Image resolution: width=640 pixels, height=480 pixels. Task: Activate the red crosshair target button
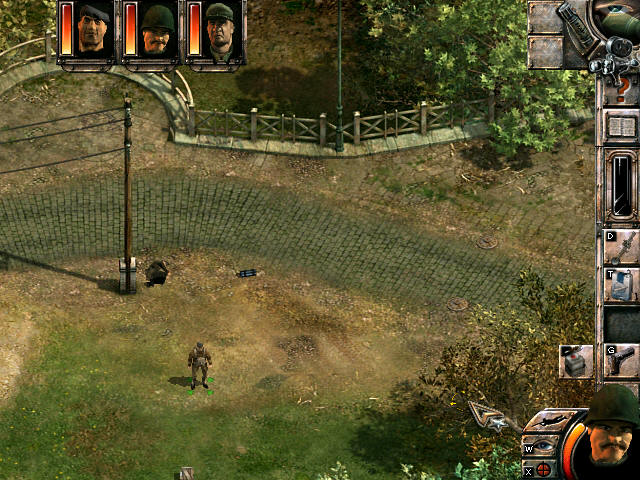[544, 468]
